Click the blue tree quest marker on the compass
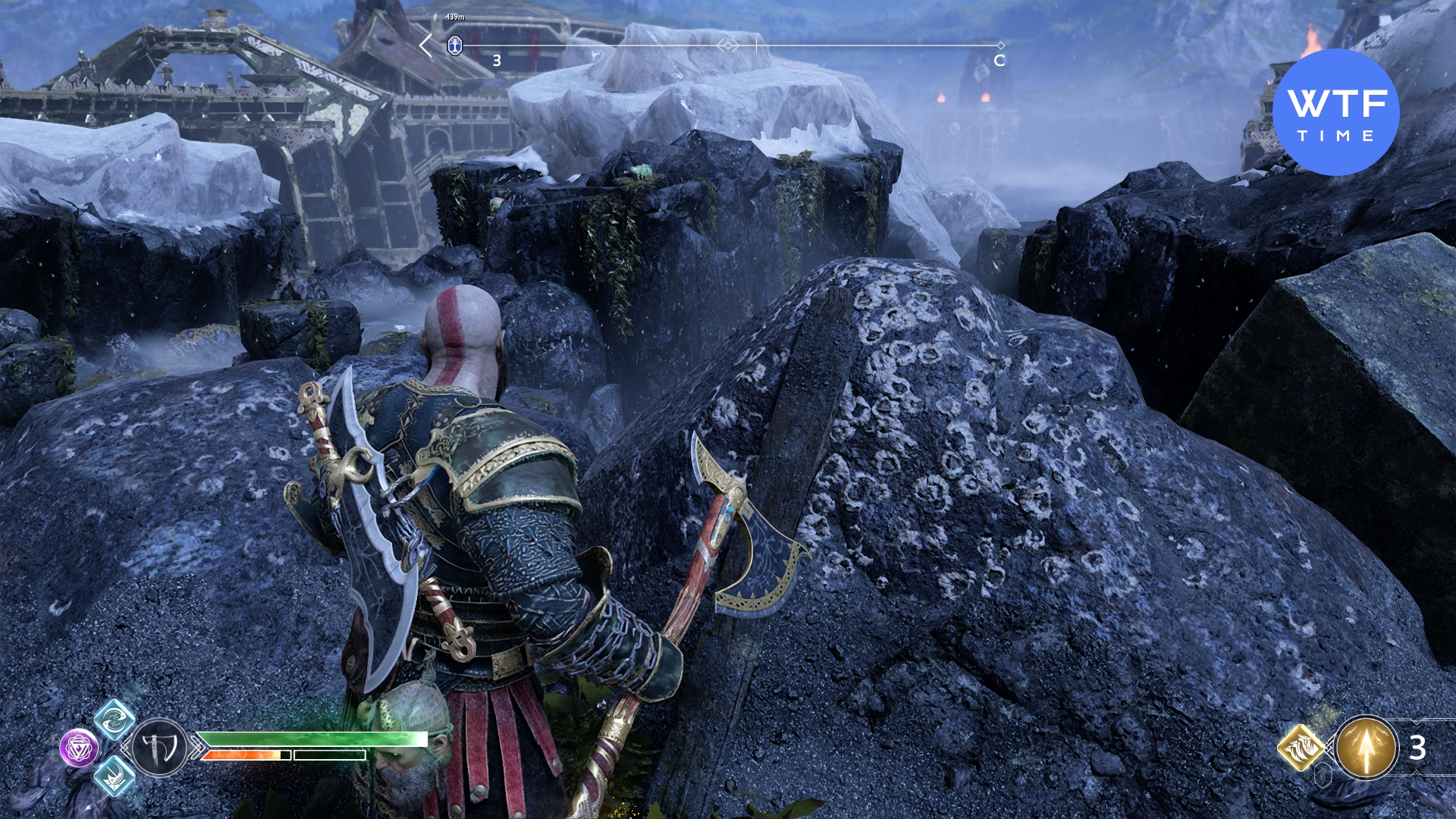 [454, 45]
